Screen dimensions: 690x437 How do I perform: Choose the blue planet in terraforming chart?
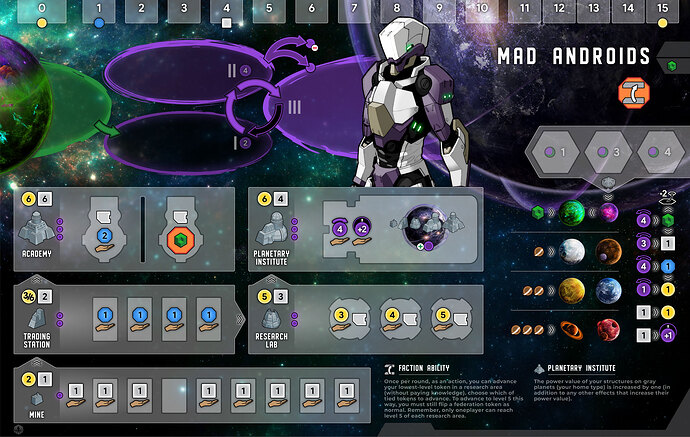tap(609, 290)
